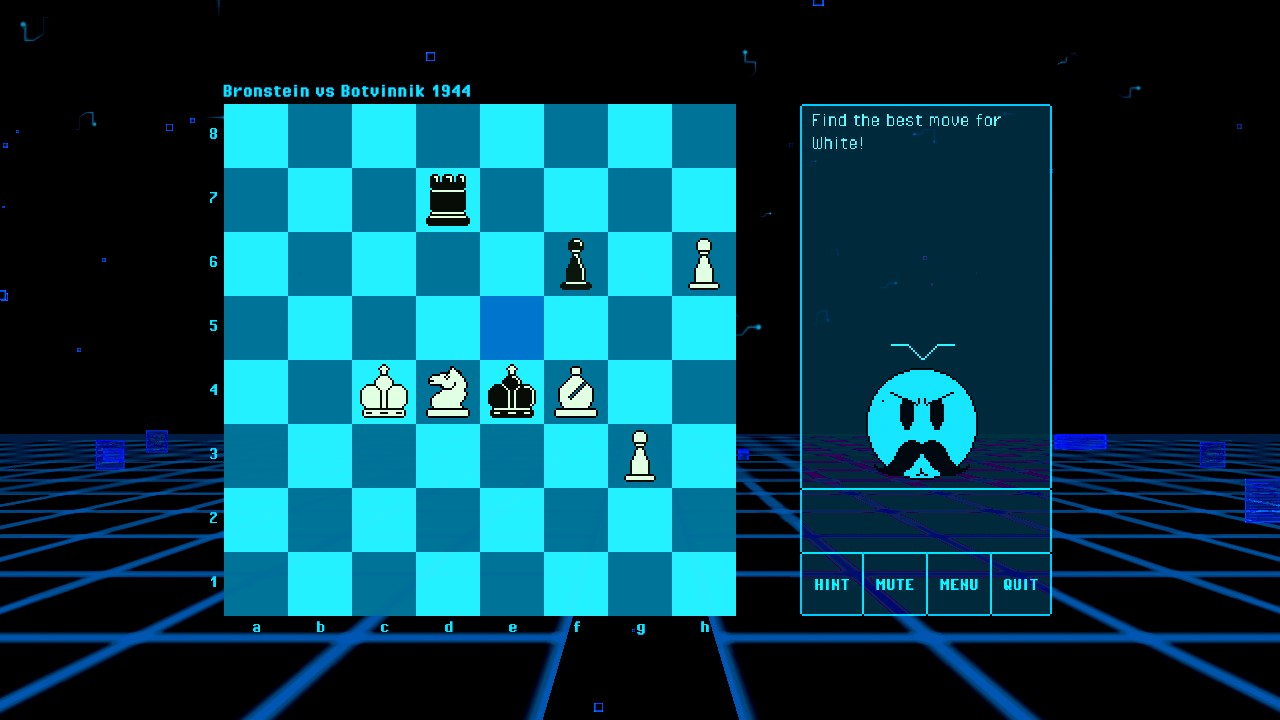Click the Bronstein vs Botvinnik 1944 title
Screen dimensions: 1280x720
coord(347,90)
